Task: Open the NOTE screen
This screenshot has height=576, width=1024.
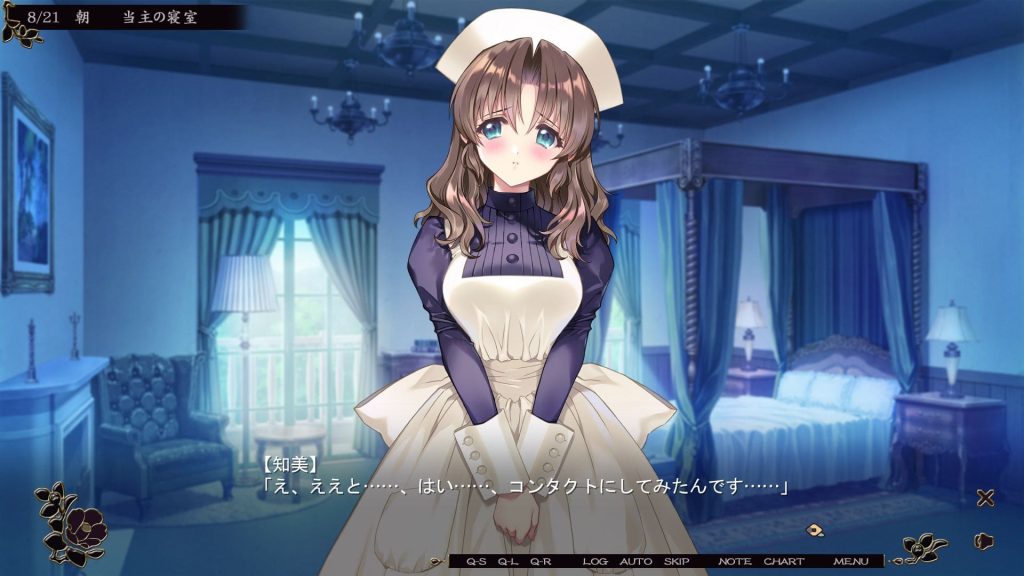Action: click(x=734, y=562)
